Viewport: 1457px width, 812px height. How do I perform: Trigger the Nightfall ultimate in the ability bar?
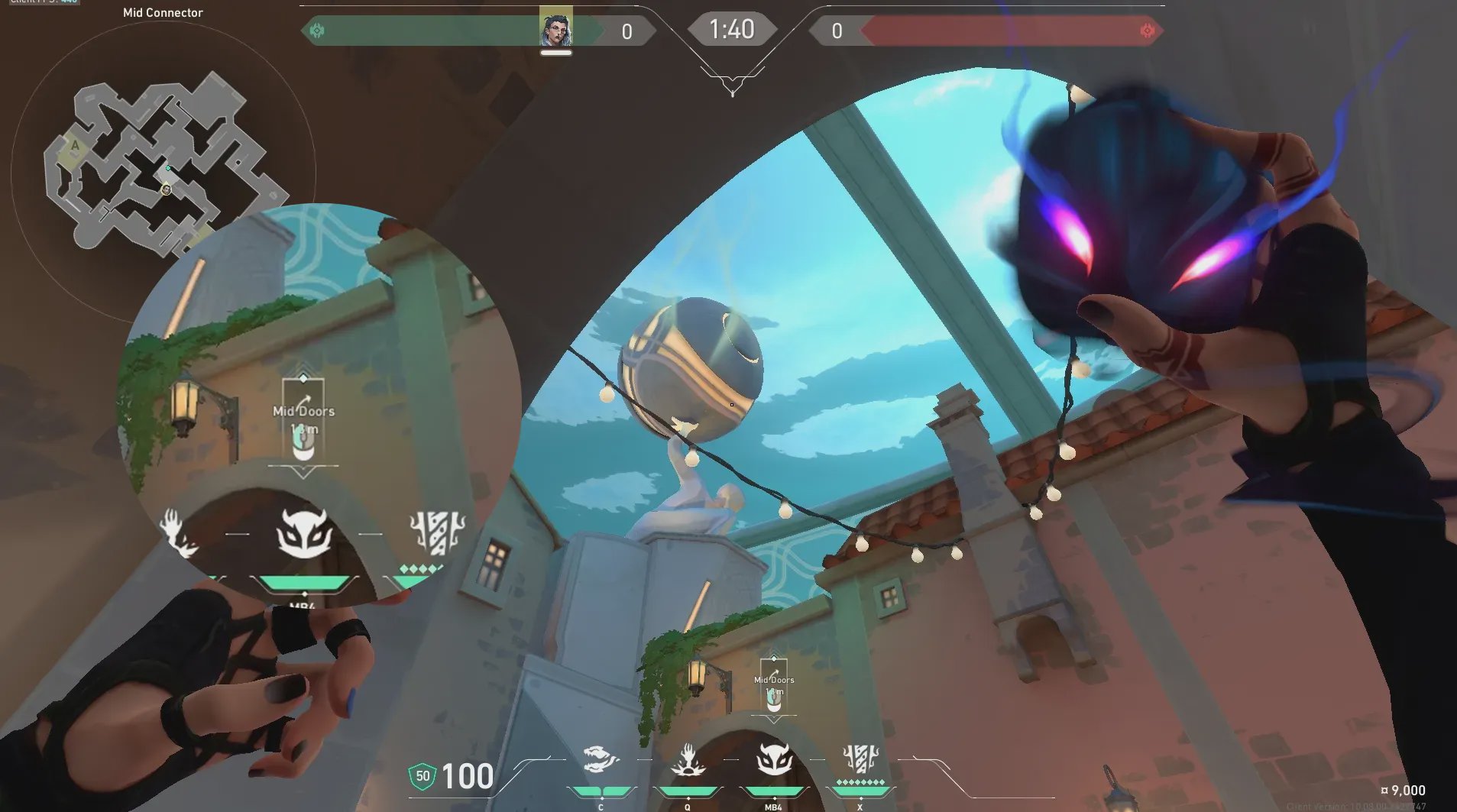pyautogui.click(x=860, y=759)
